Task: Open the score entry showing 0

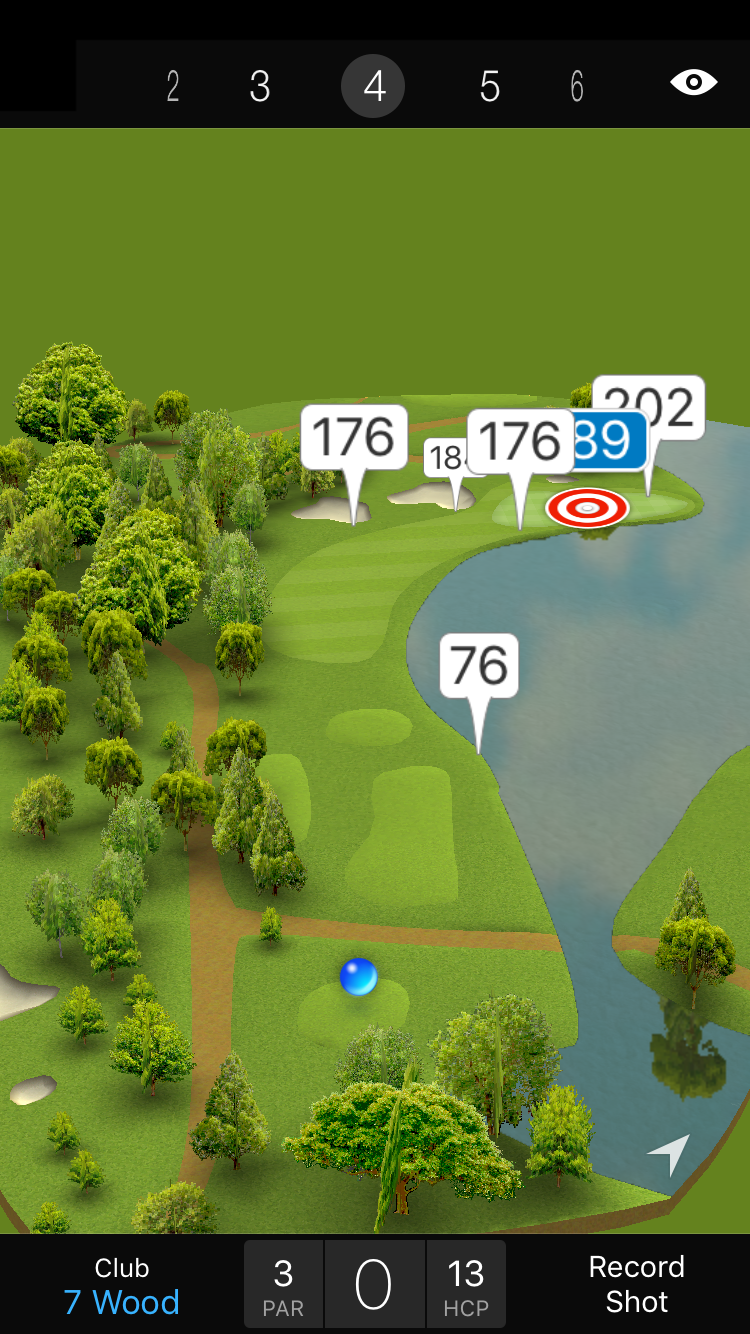Action: [374, 1285]
